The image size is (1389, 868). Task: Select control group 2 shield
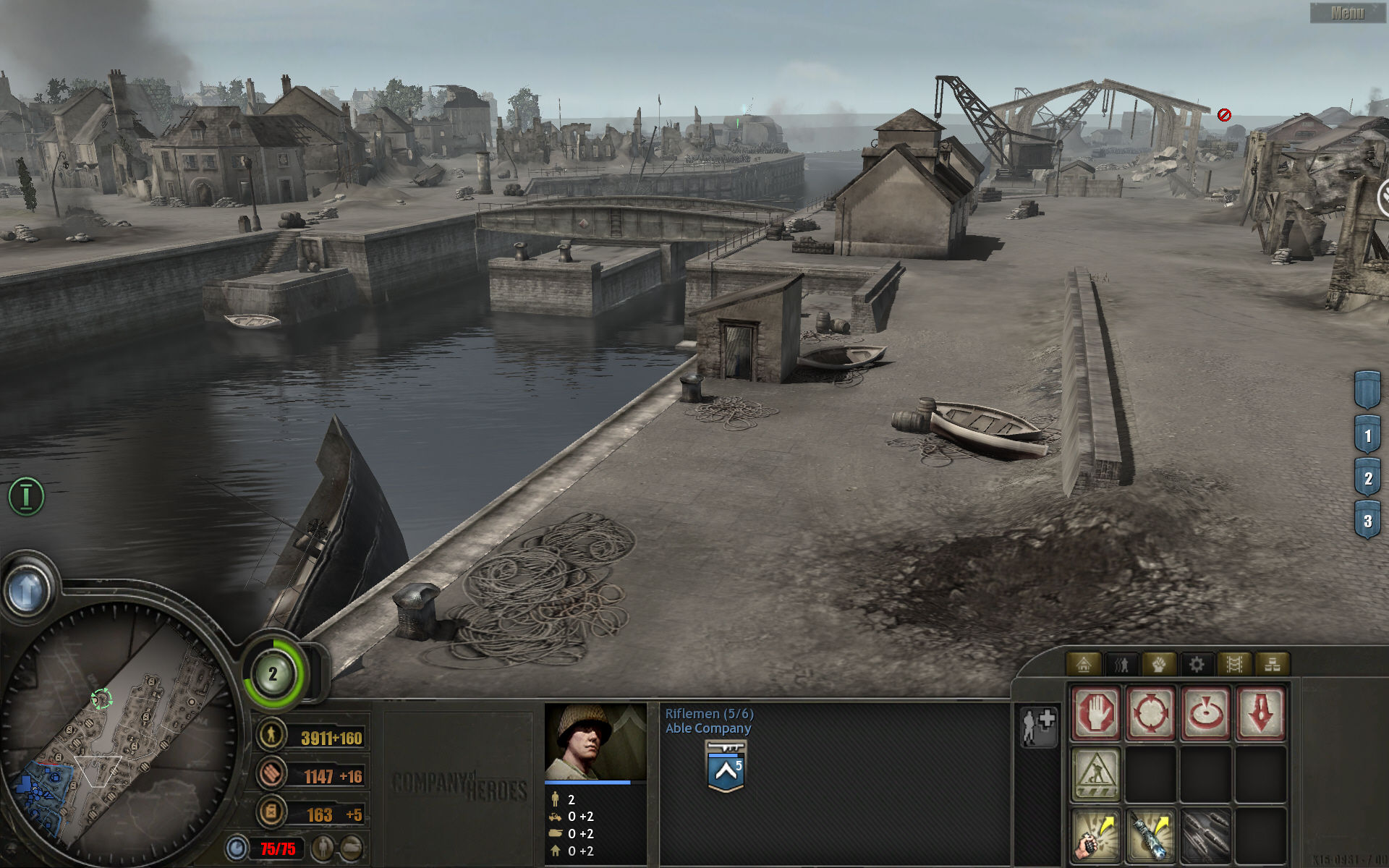point(1367,478)
